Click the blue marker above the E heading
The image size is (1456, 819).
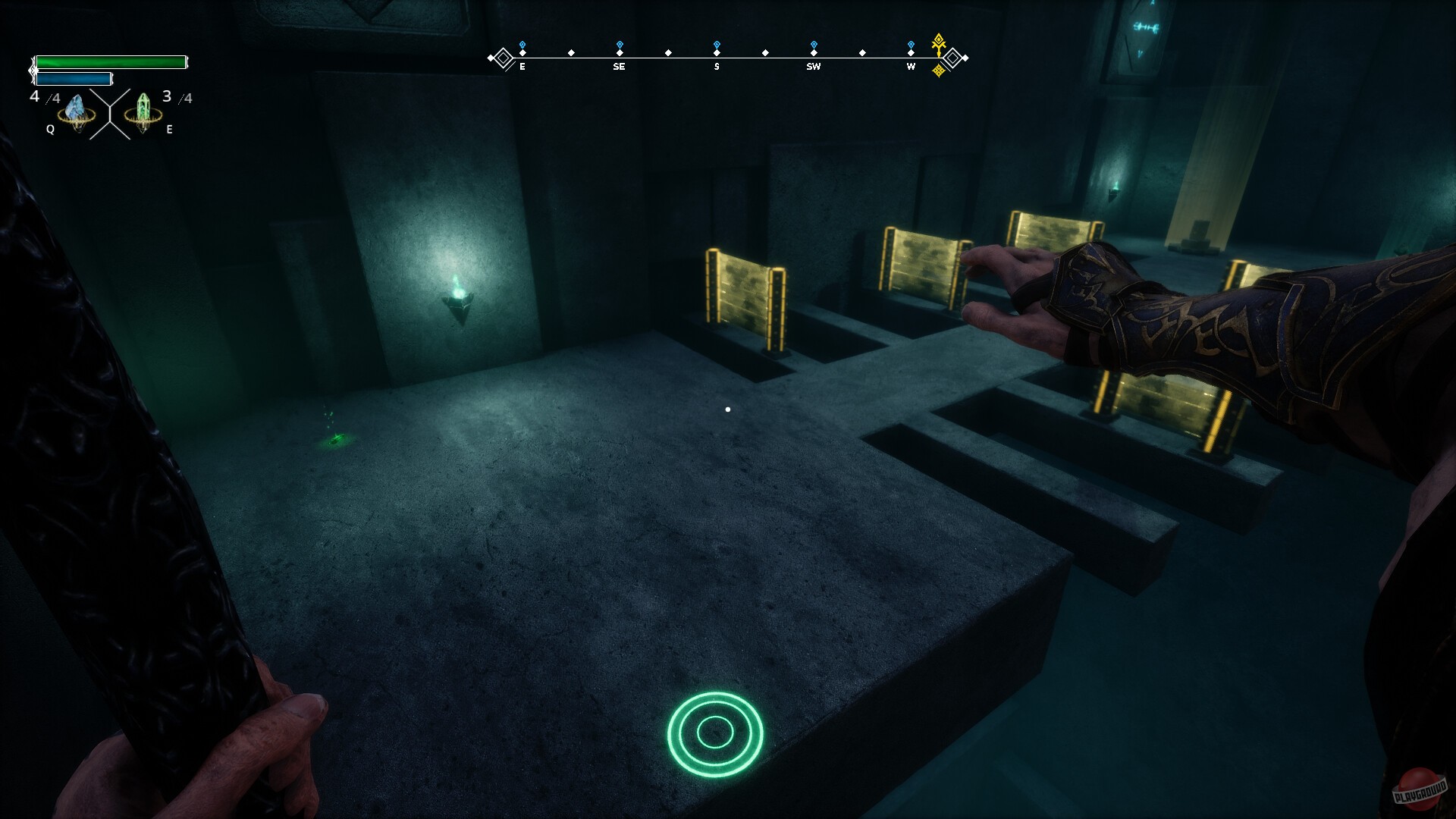click(521, 45)
